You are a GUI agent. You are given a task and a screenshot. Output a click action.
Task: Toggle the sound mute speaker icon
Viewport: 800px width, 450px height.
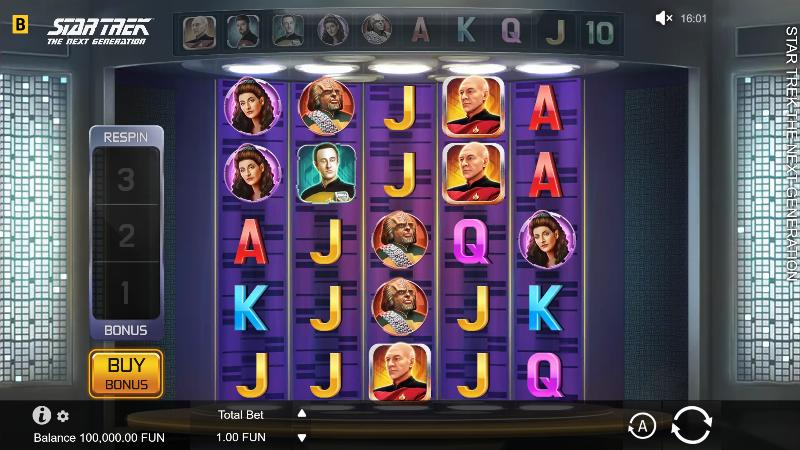[664, 18]
